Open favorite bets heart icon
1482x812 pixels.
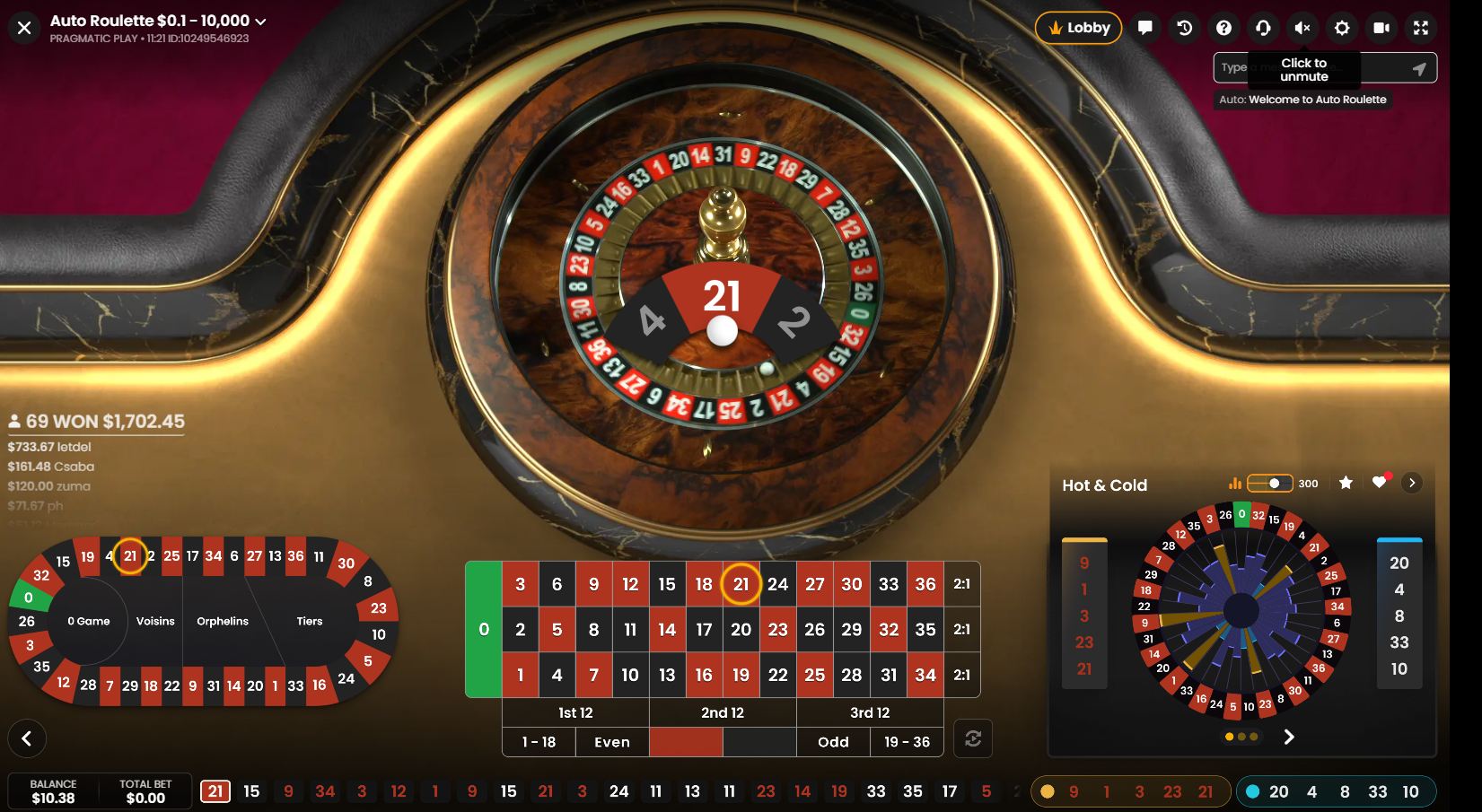click(x=1380, y=483)
